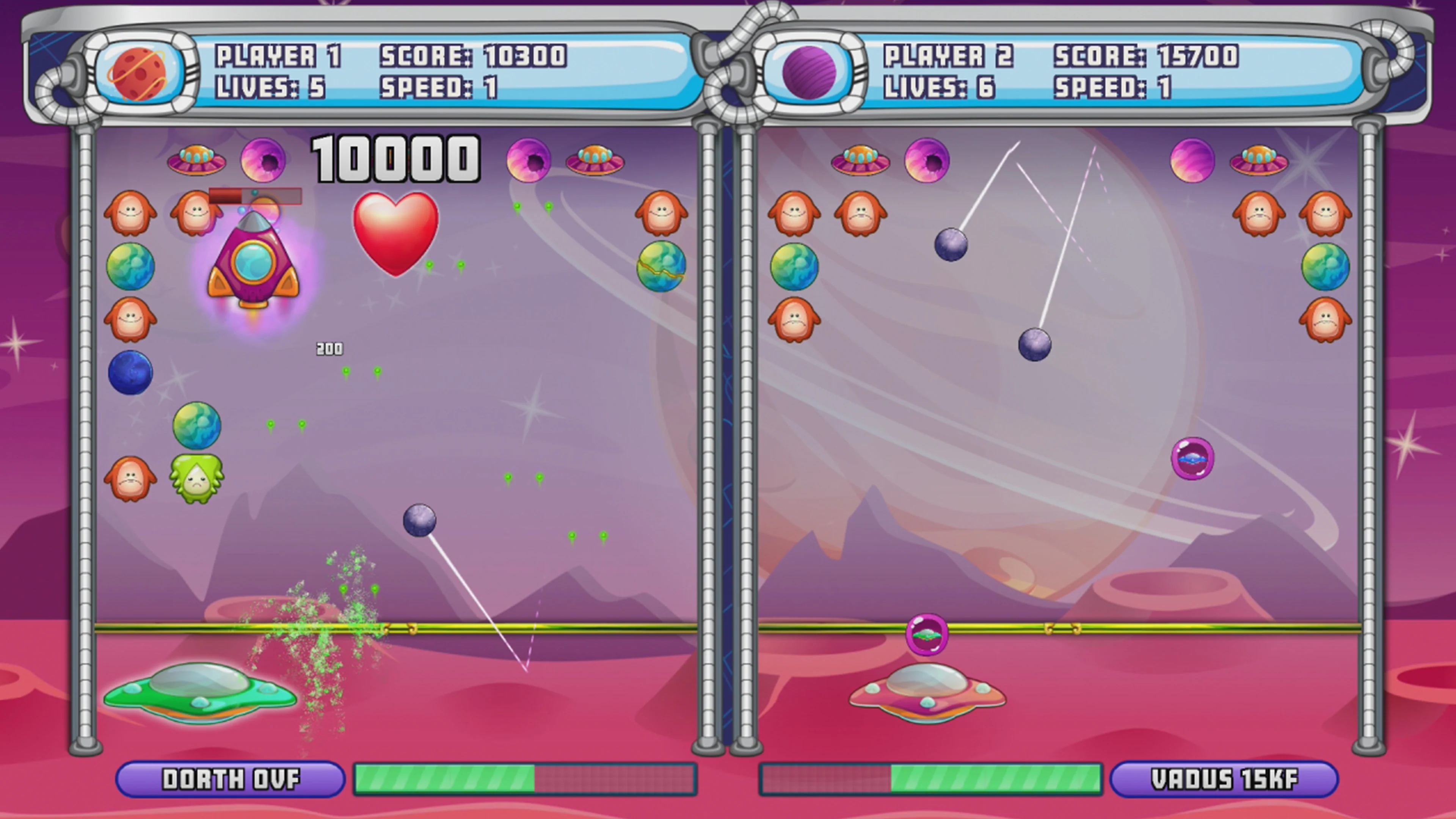Select the orange UFO brick near the 10000 text
Screen dimensions: 1456x819
tap(197, 160)
